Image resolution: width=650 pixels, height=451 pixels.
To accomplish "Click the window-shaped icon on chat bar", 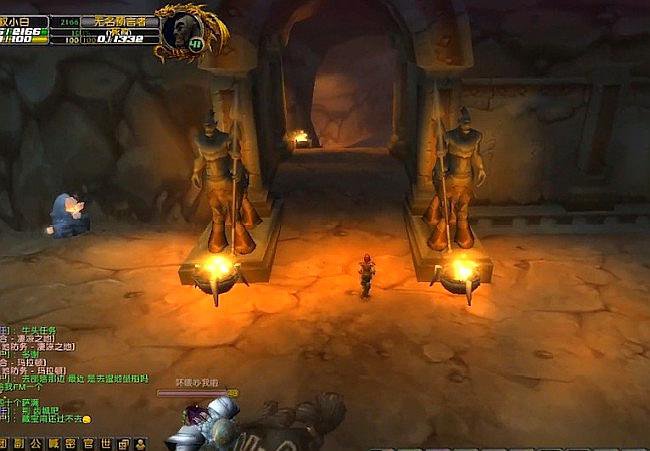I will point(123,443).
